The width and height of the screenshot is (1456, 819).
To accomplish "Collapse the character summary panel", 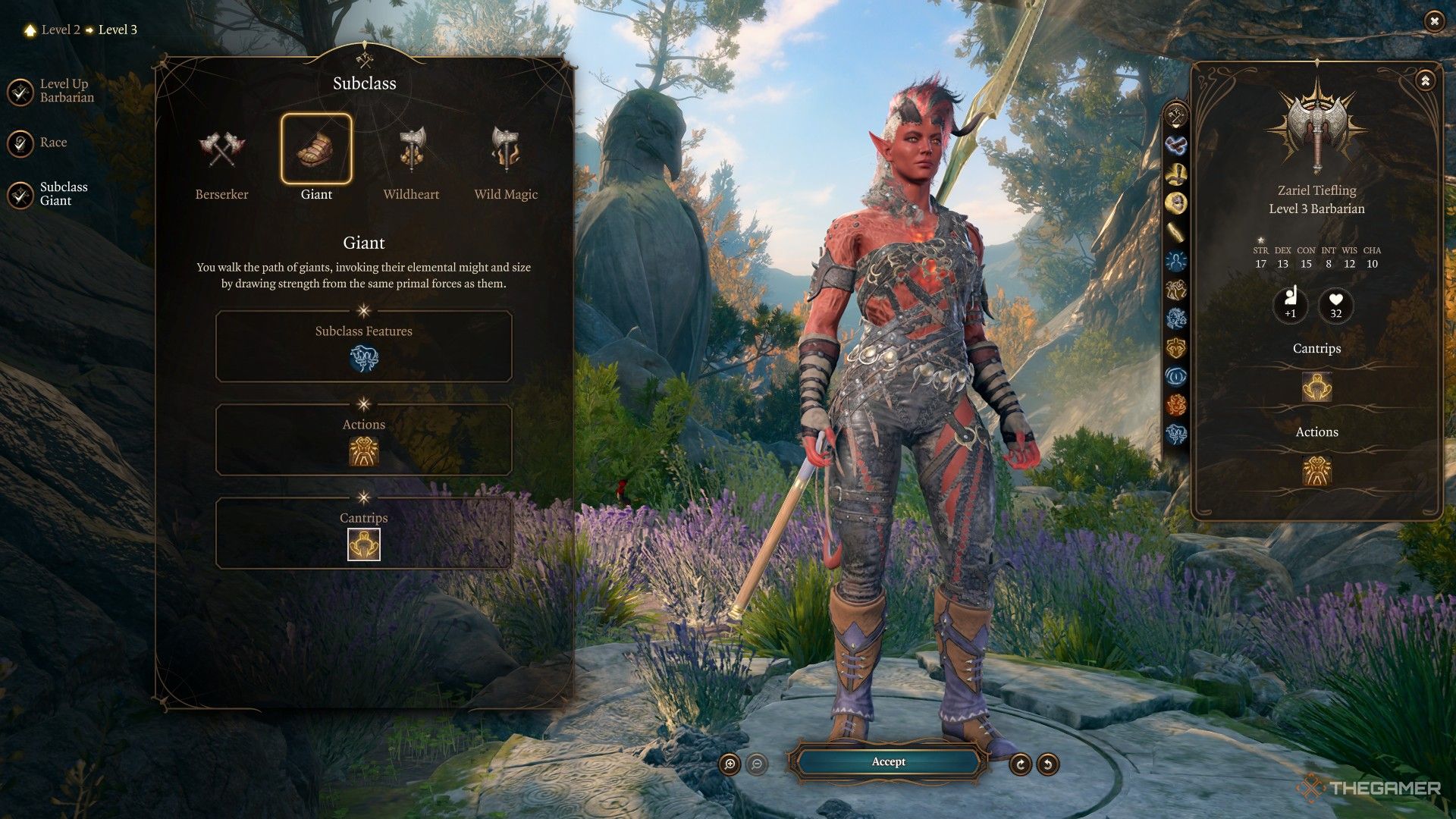I will click(1425, 80).
